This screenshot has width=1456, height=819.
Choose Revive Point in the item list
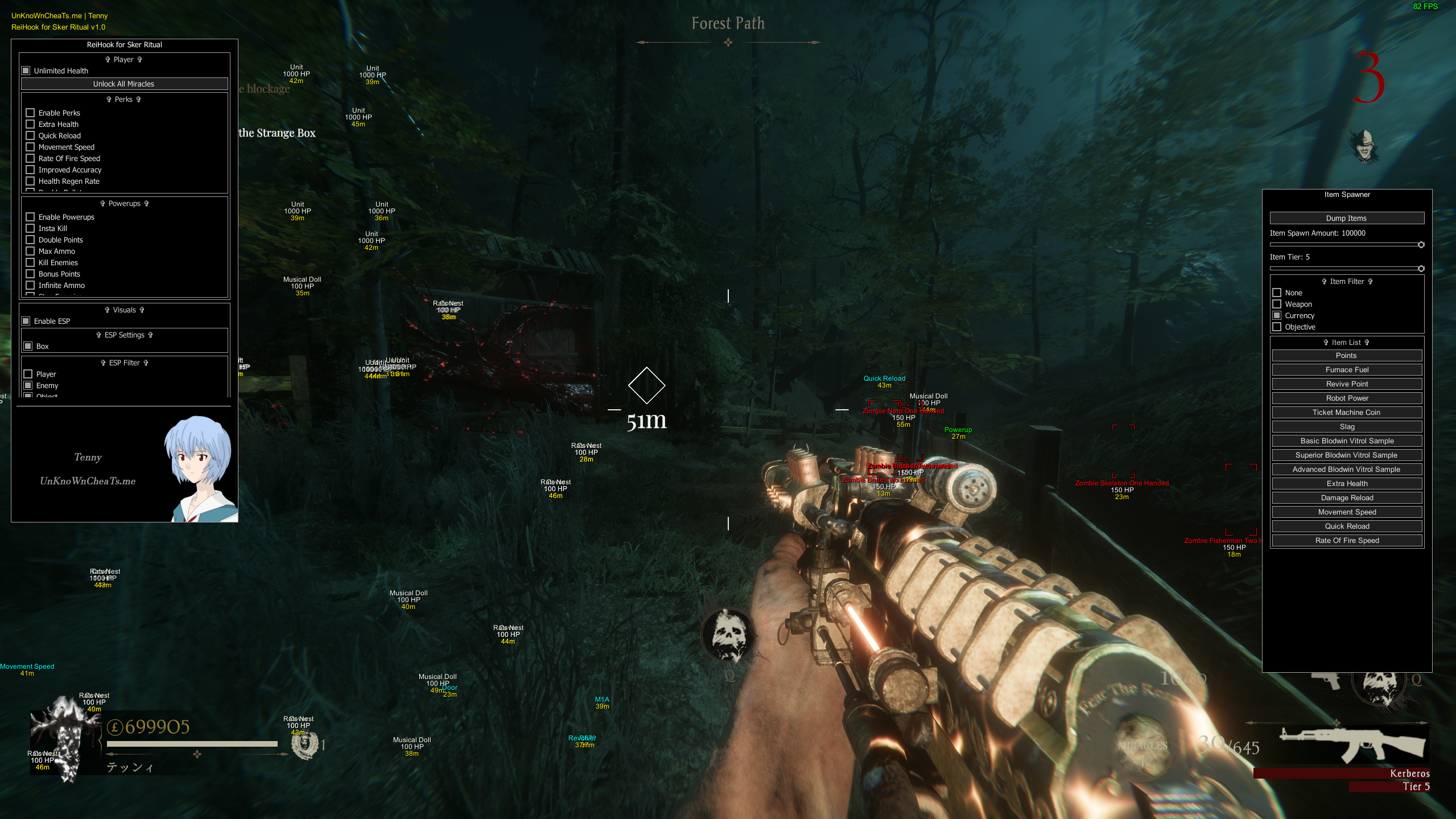click(1346, 384)
